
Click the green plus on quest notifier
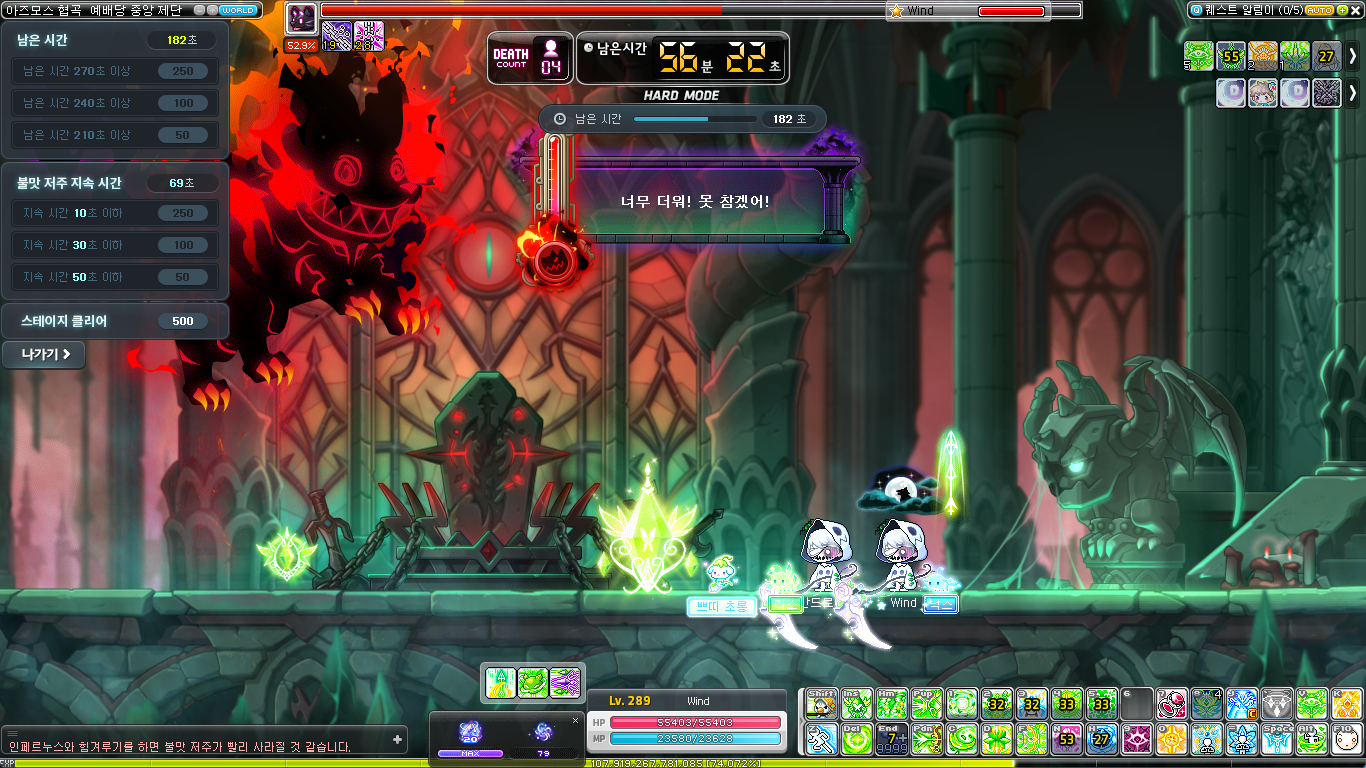tap(1342, 10)
